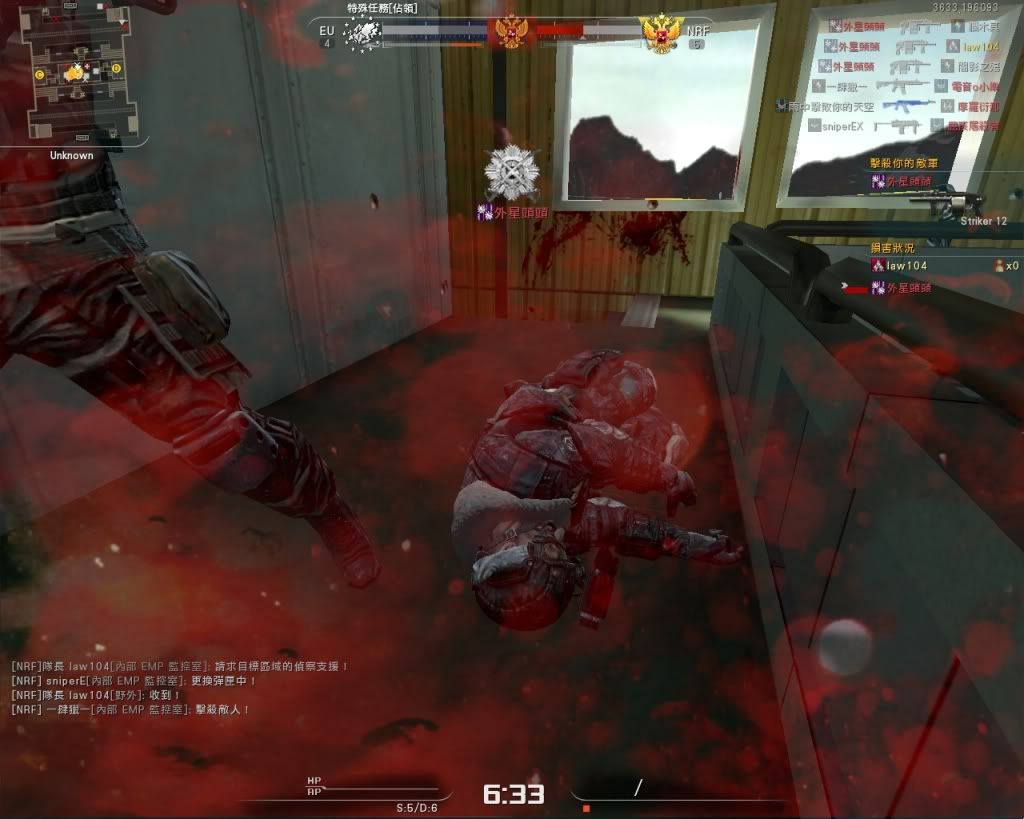
Task: Select law104 in the damage status list
Action: [904, 265]
